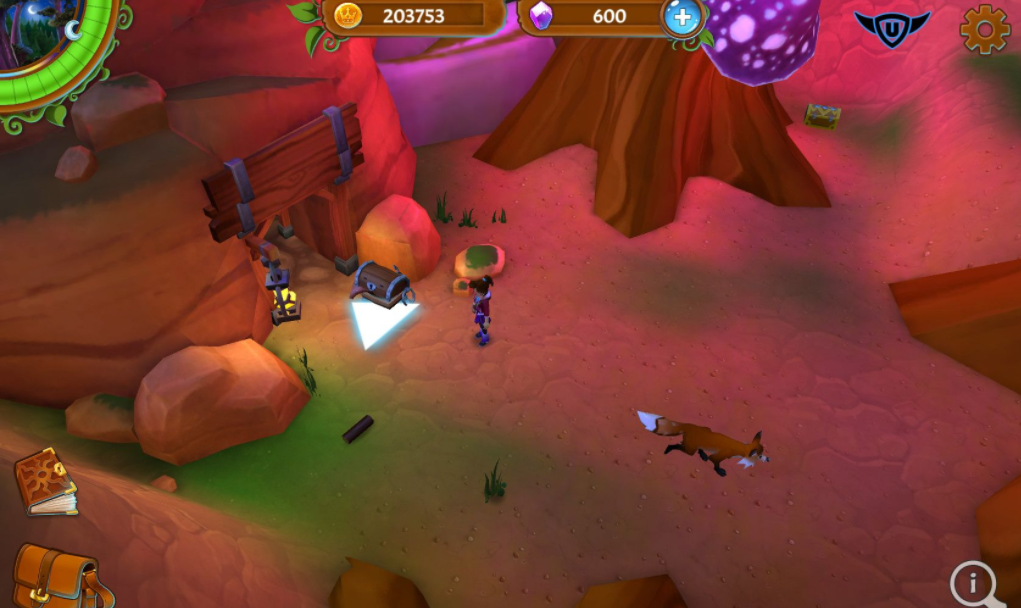Click the info magnifier button
This screenshot has width=1021, height=608.
pos(974,583)
